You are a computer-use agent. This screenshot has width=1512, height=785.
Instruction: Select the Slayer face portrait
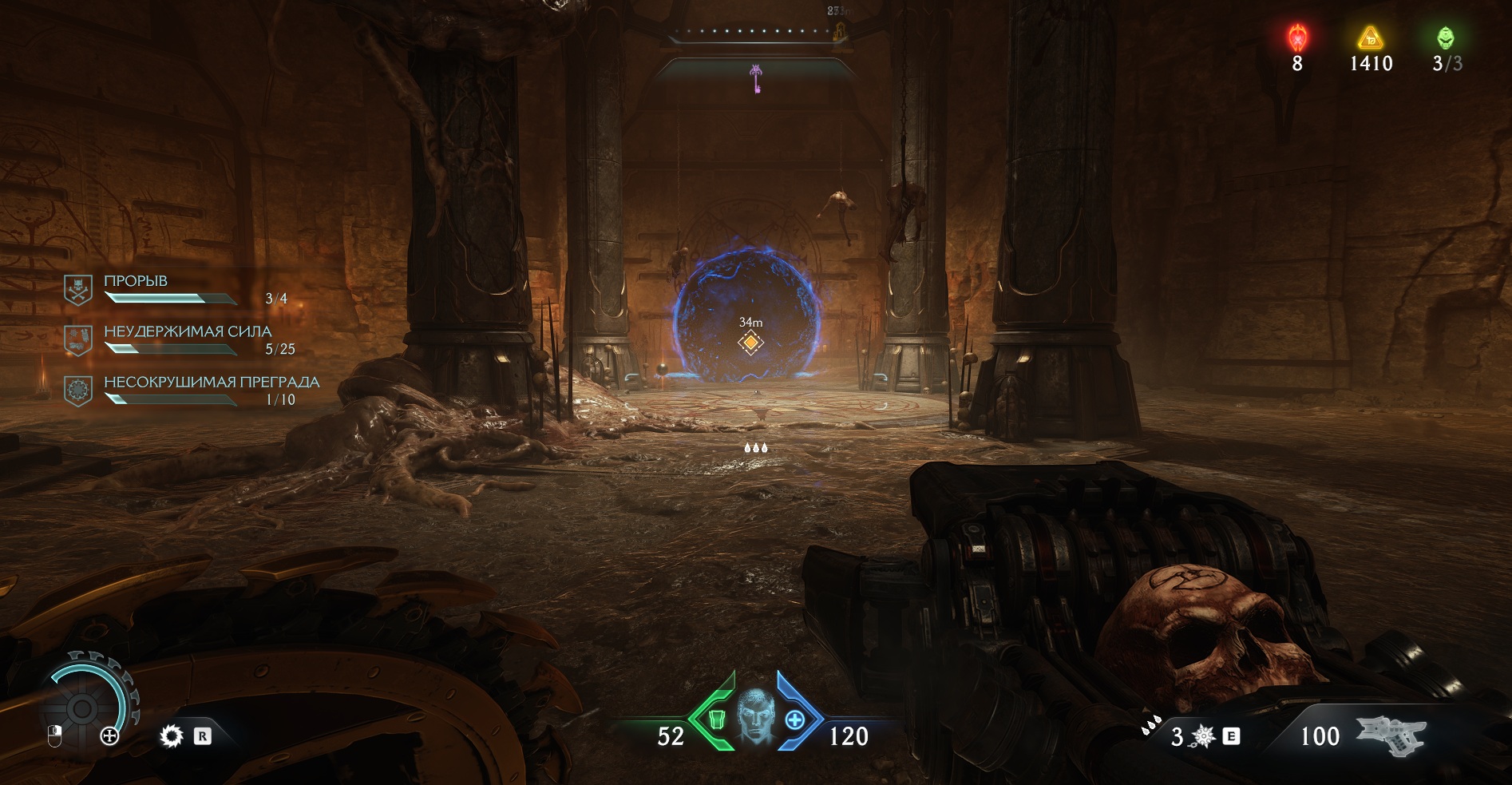point(755,716)
